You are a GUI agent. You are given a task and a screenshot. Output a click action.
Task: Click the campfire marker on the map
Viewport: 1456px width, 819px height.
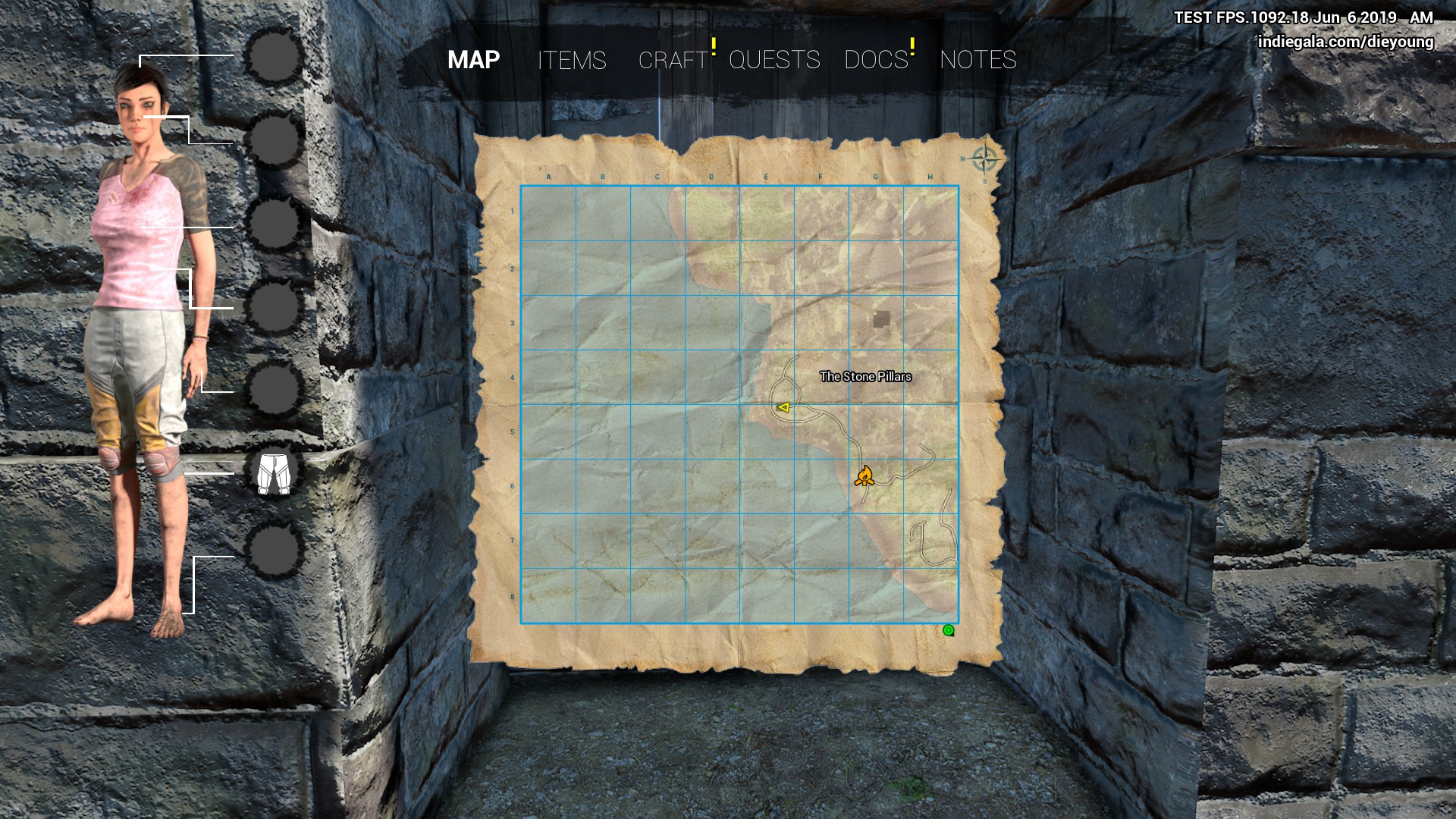pyautogui.click(x=864, y=476)
